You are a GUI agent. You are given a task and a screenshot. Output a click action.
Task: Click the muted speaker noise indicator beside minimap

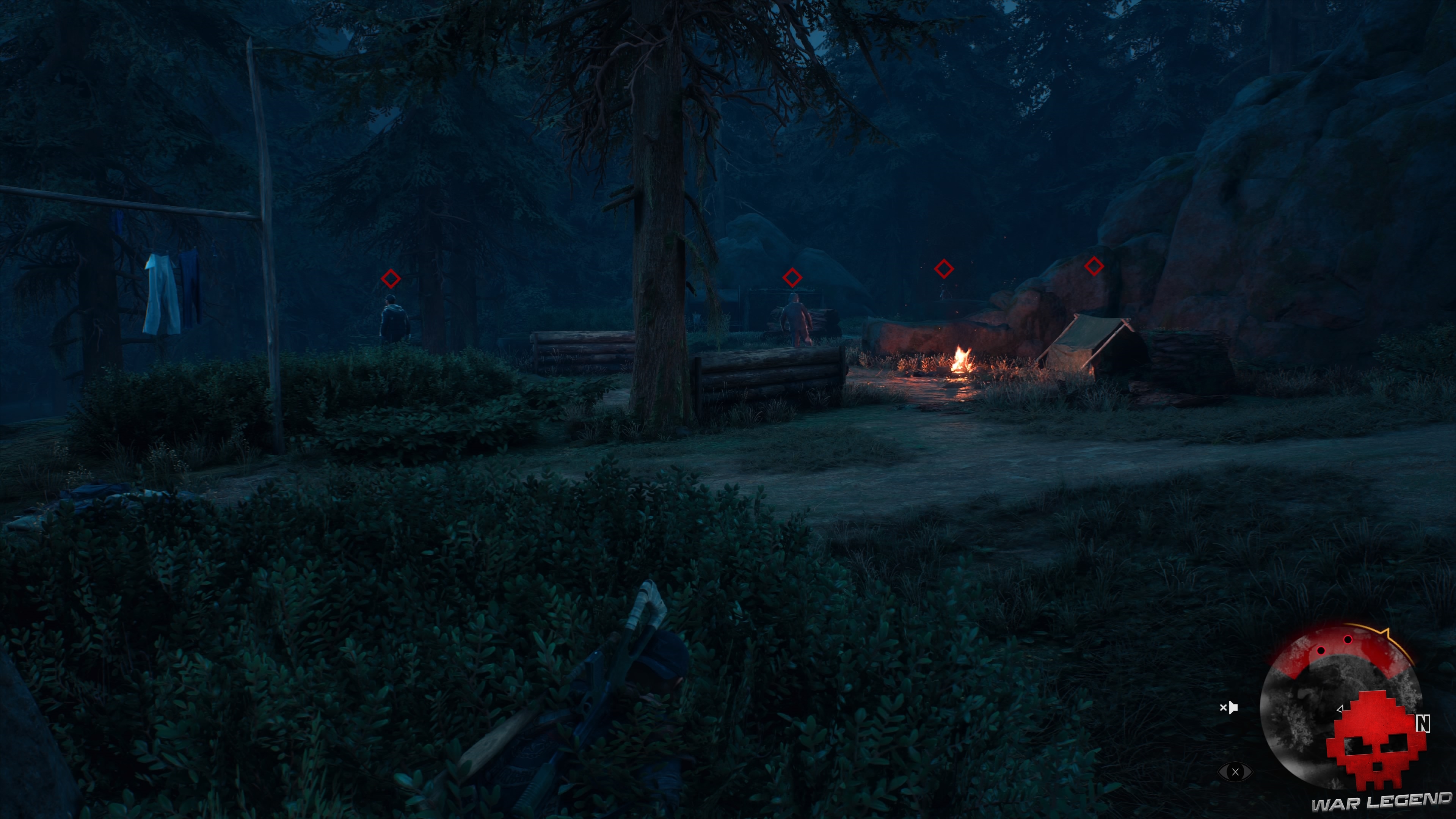click(x=1229, y=708)
